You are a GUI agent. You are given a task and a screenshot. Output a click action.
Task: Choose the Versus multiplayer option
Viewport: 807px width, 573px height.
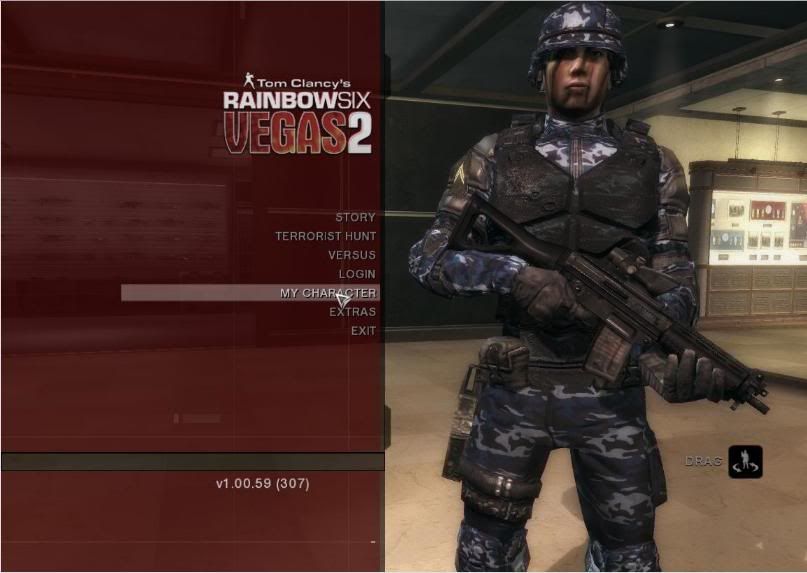351,255
